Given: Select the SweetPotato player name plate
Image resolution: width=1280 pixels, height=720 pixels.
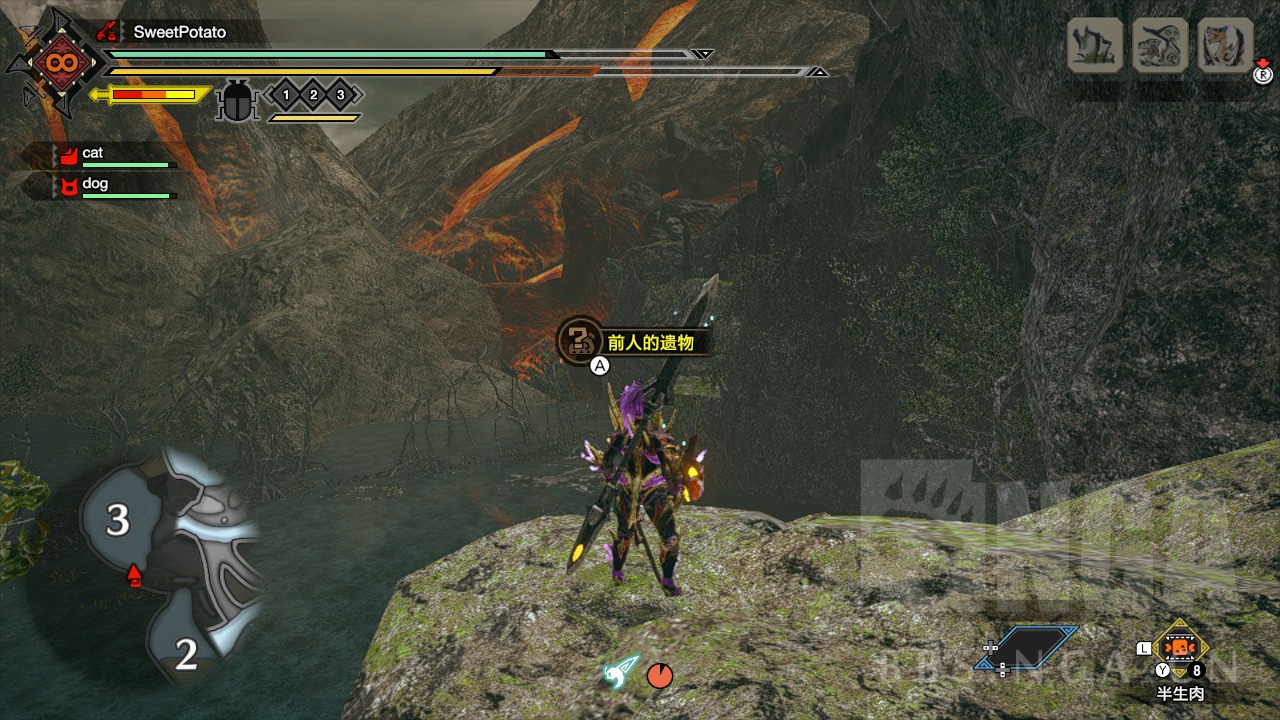Looking at the screenshot, I should (x=179, y=32).
